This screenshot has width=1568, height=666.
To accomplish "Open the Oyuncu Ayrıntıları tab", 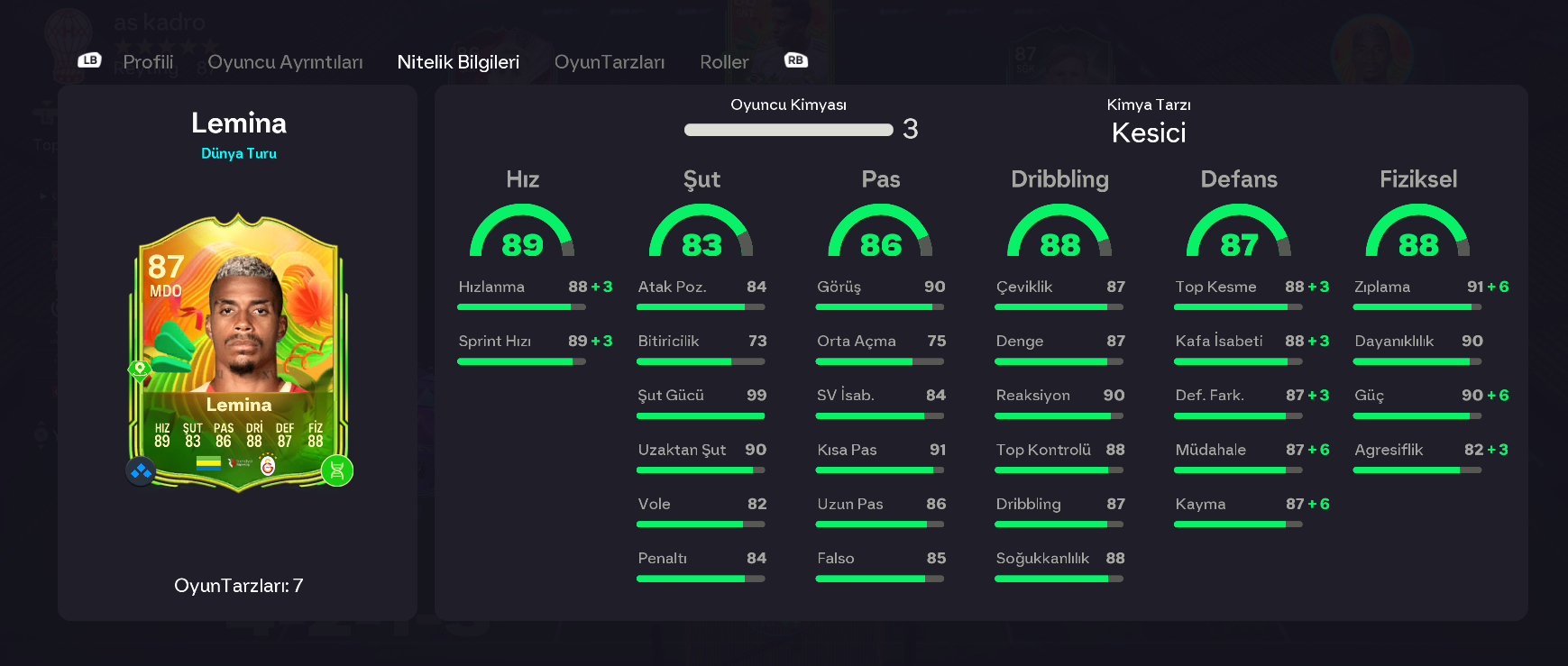I will (x=285, y=62).
